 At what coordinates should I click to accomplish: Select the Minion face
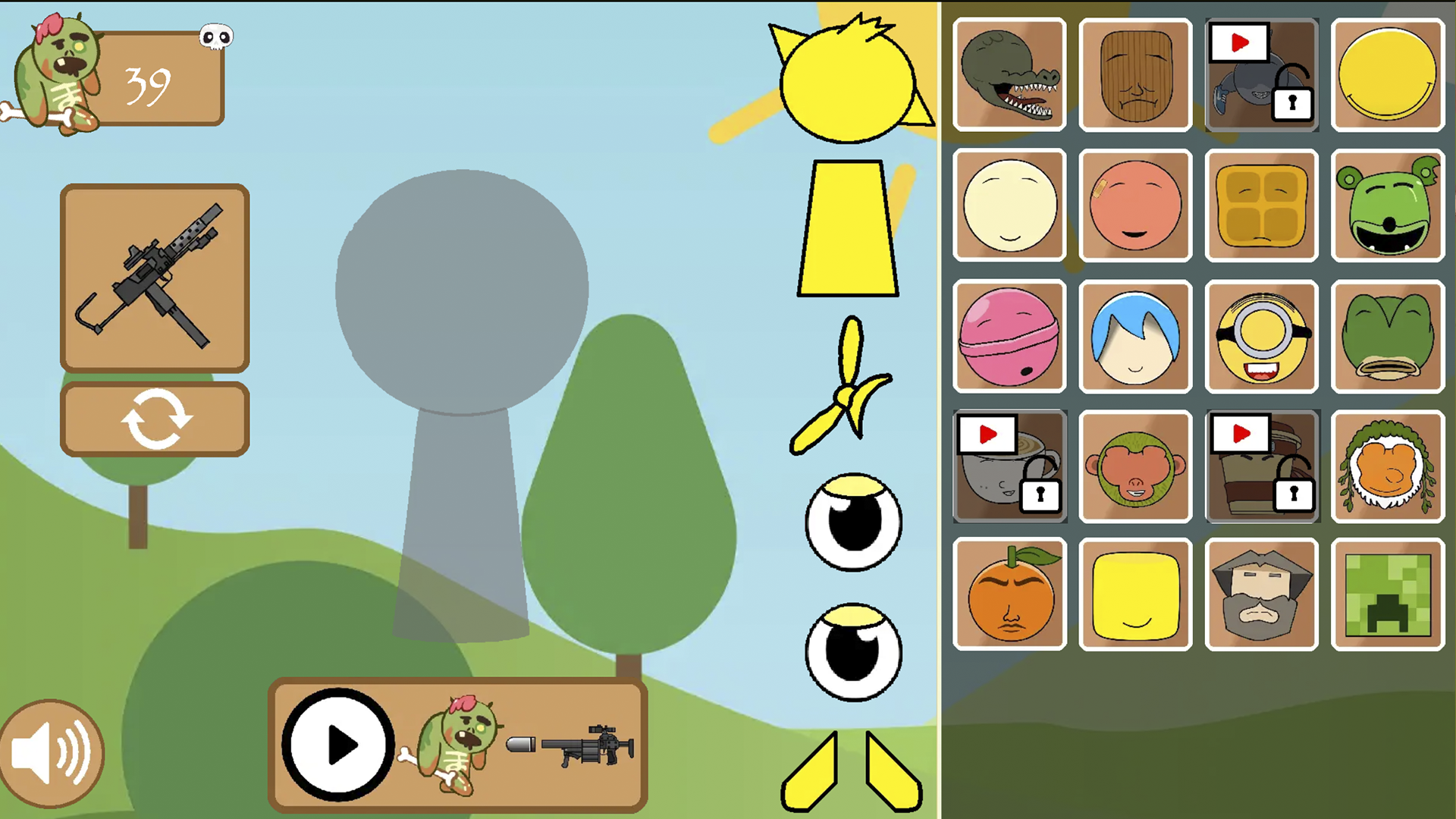point(1261,336)
